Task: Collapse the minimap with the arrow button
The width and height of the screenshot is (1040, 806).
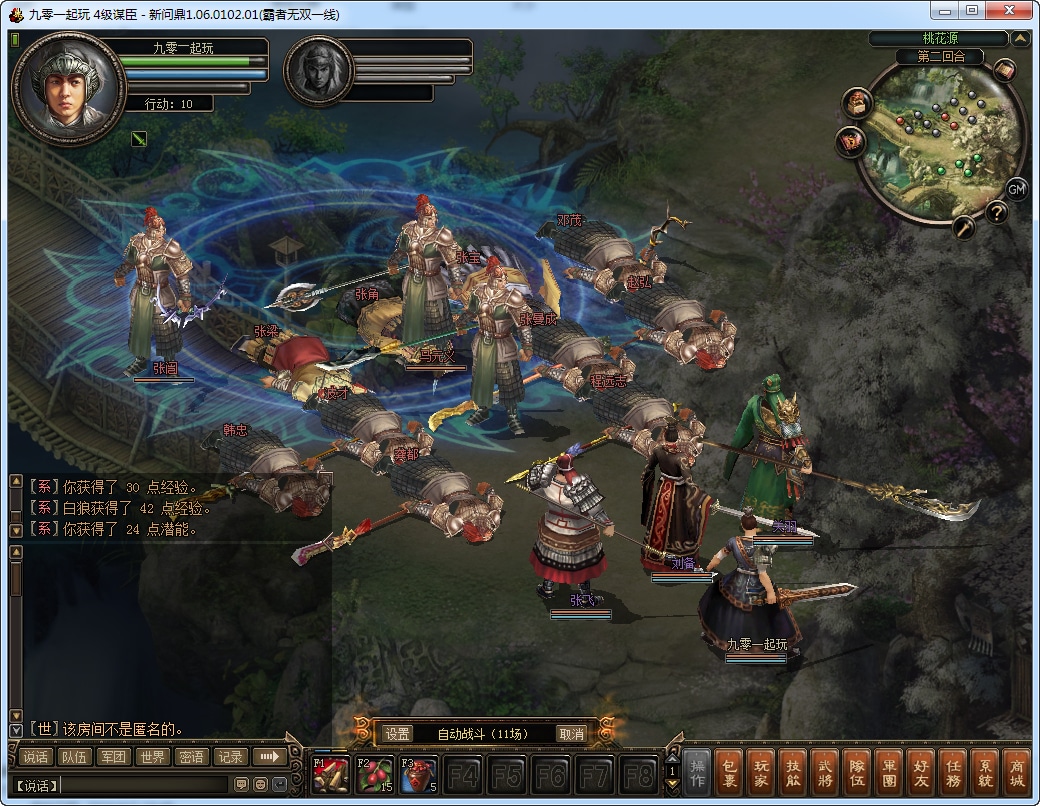Action: [1020, 39]
